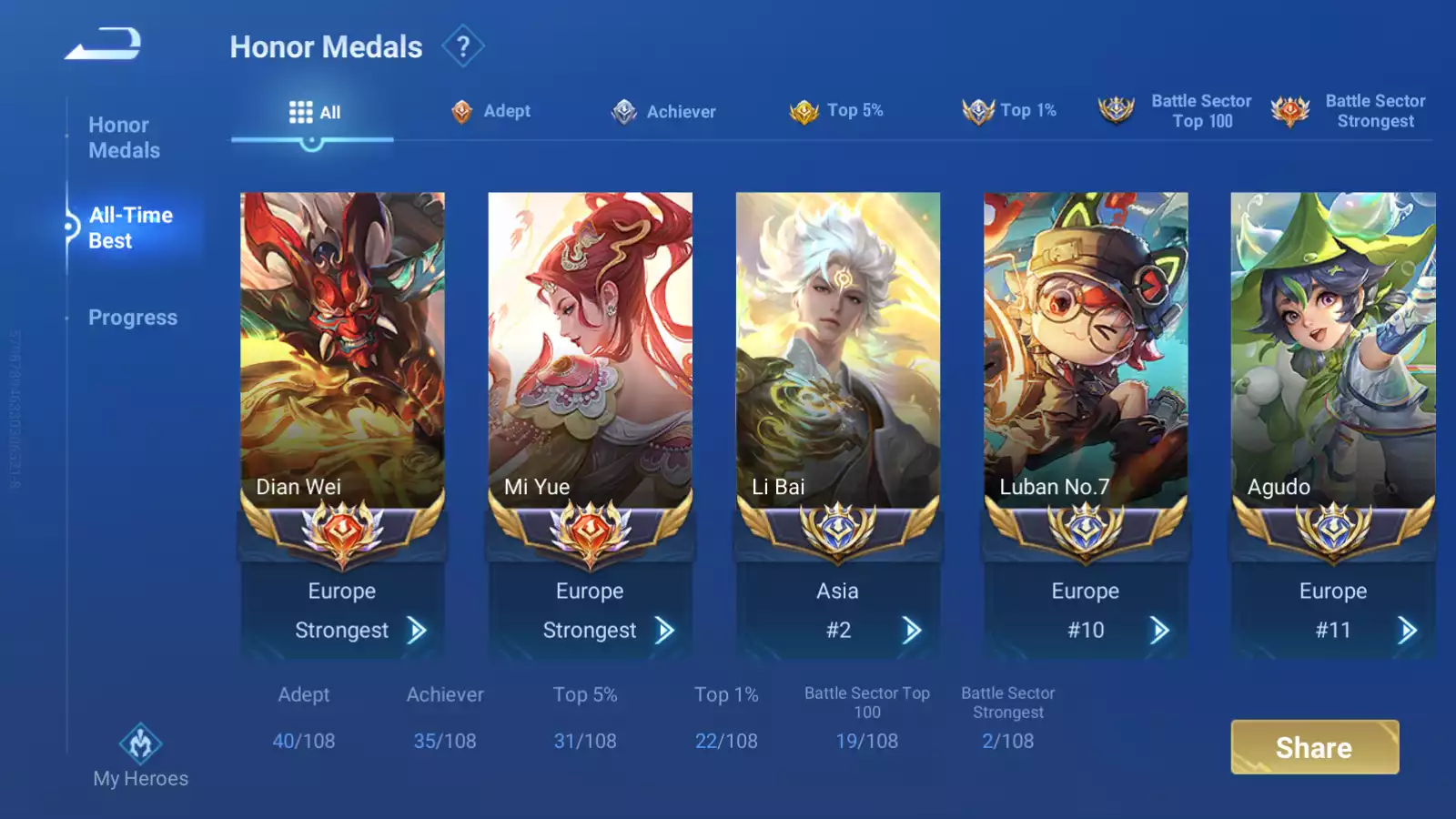Switch to the All medals tab
This screenshot has height=819, width=1456.
coord(314,112)
